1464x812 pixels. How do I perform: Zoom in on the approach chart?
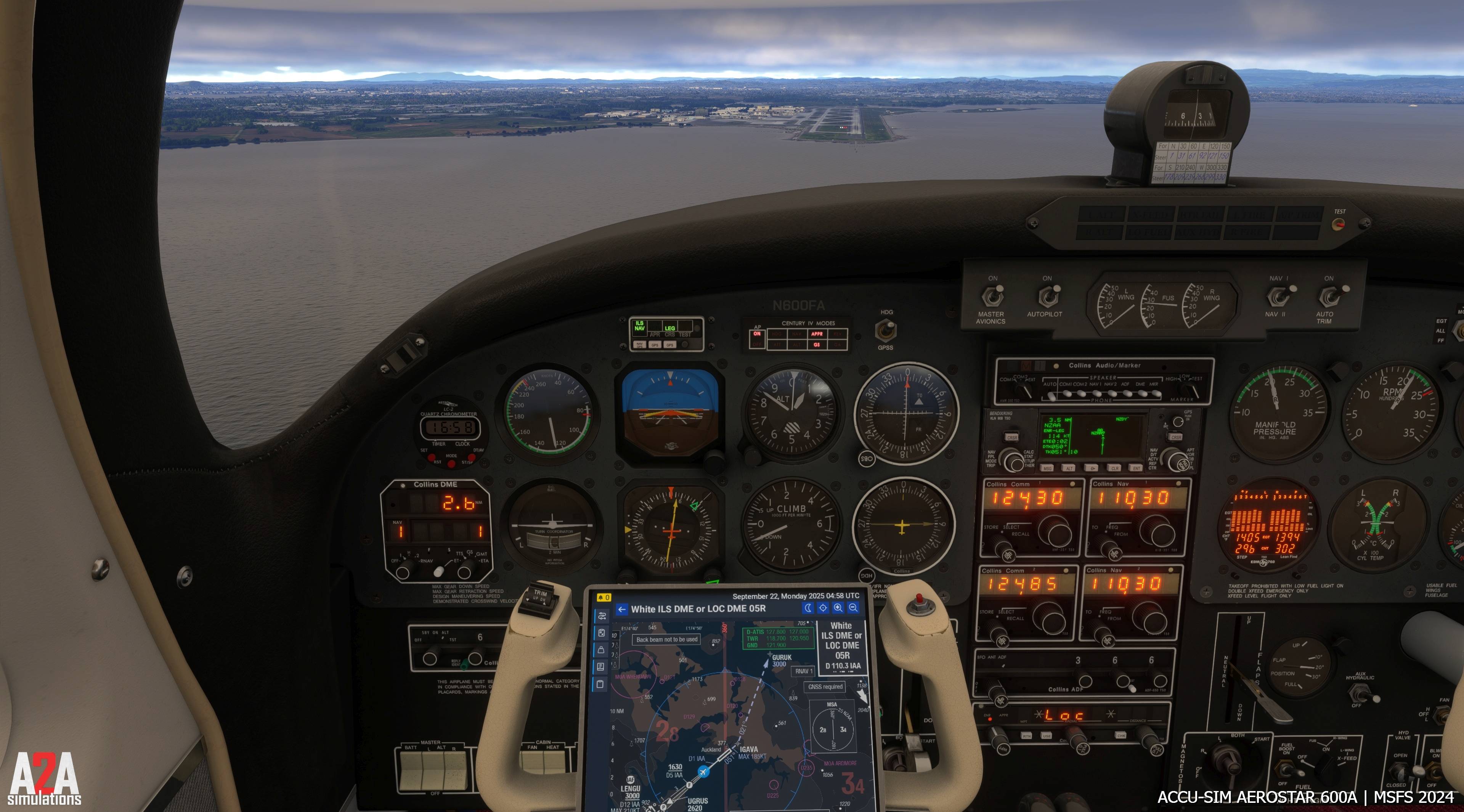click(x=838, y=608)
